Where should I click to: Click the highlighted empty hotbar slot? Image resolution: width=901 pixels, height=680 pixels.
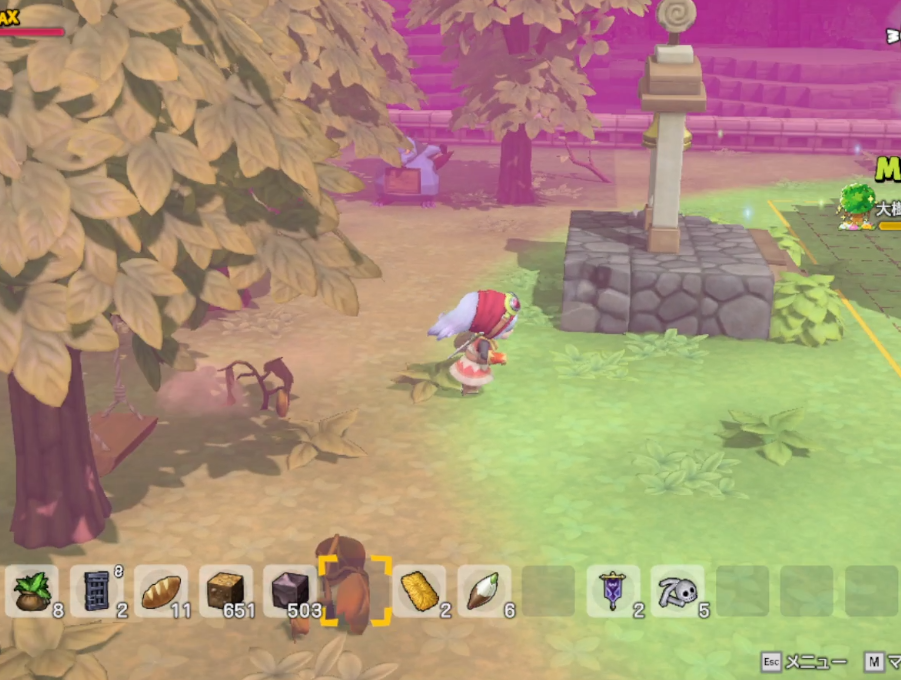(354, 591)
